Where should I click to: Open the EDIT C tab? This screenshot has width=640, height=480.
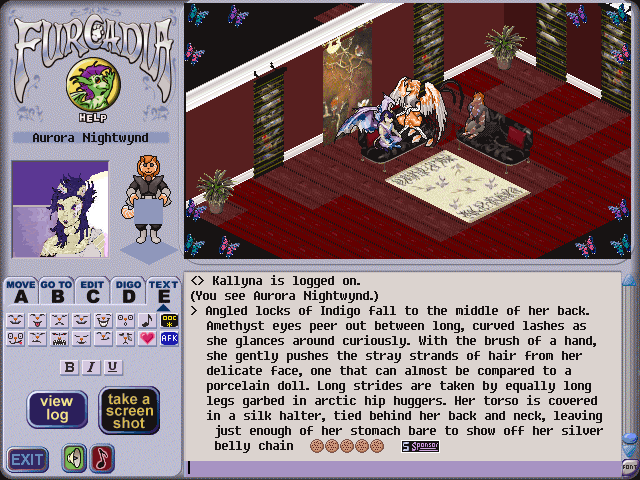pos(92,291)
